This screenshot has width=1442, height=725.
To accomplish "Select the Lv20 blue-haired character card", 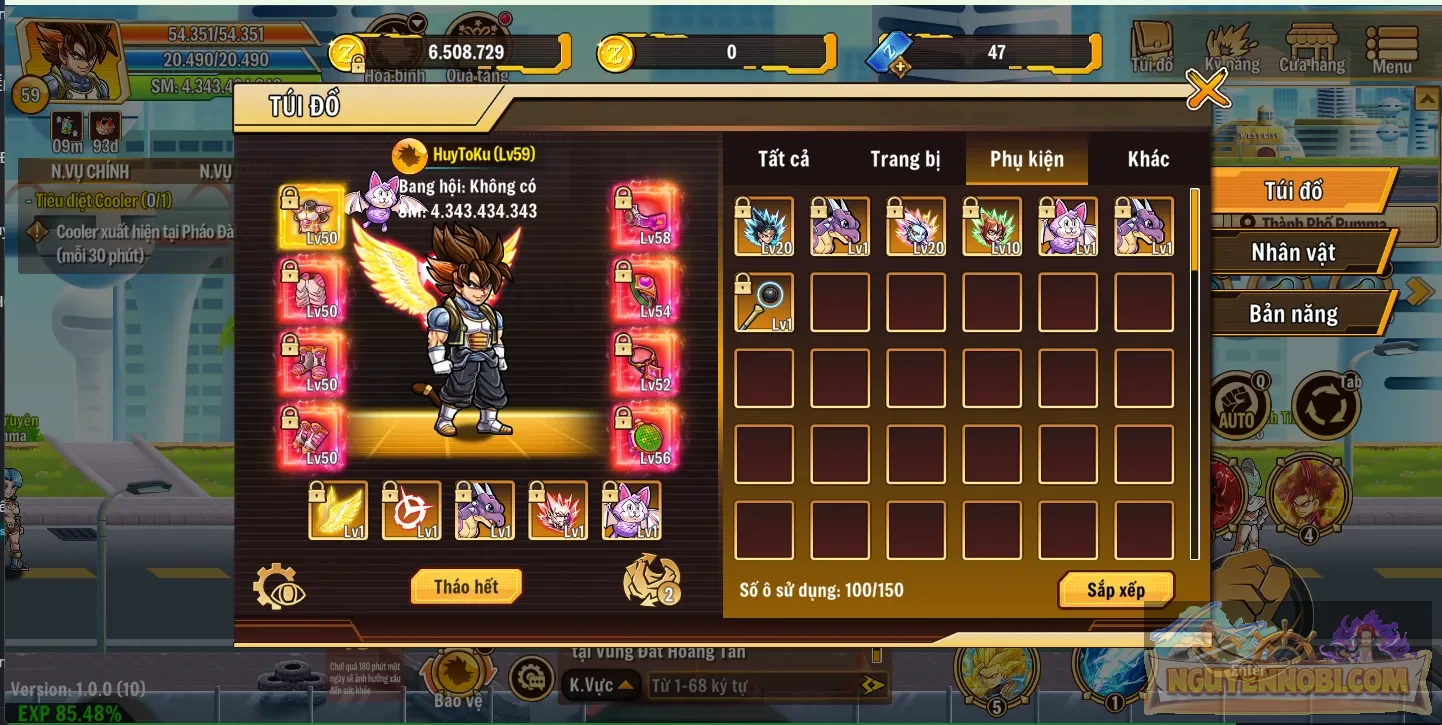I will 765,227.
